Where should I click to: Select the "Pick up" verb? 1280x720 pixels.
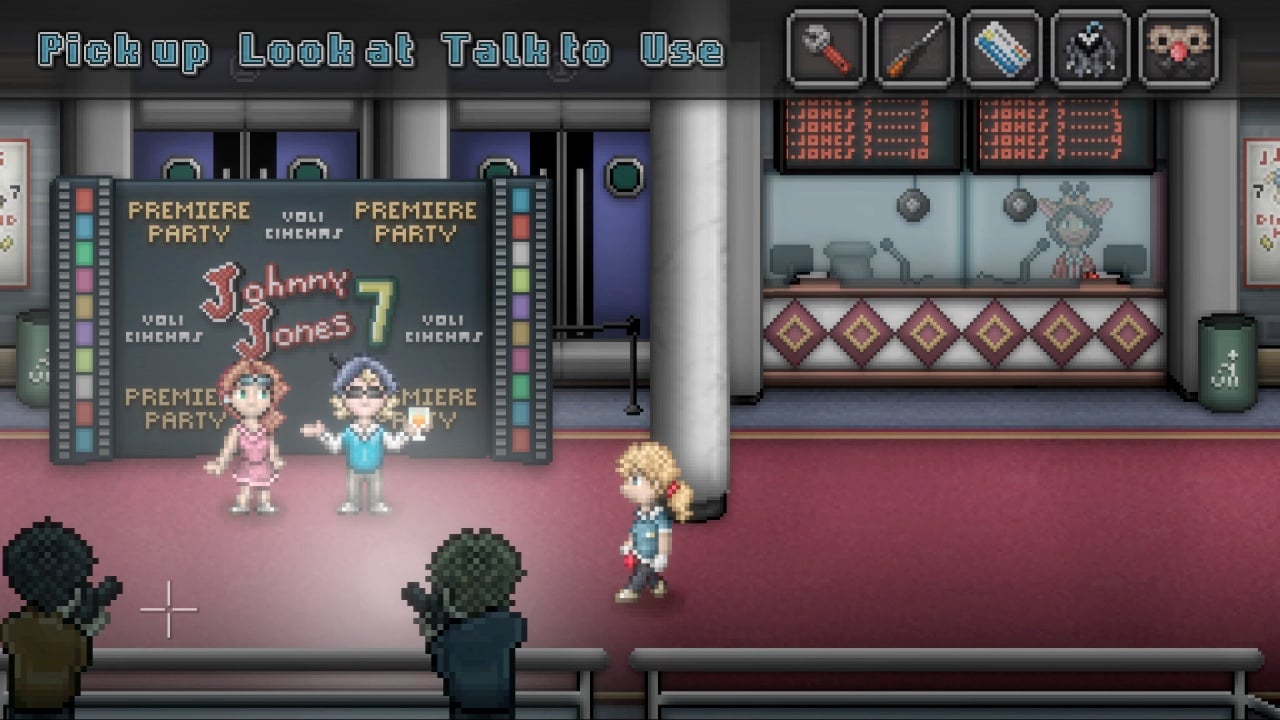(123, 50)
